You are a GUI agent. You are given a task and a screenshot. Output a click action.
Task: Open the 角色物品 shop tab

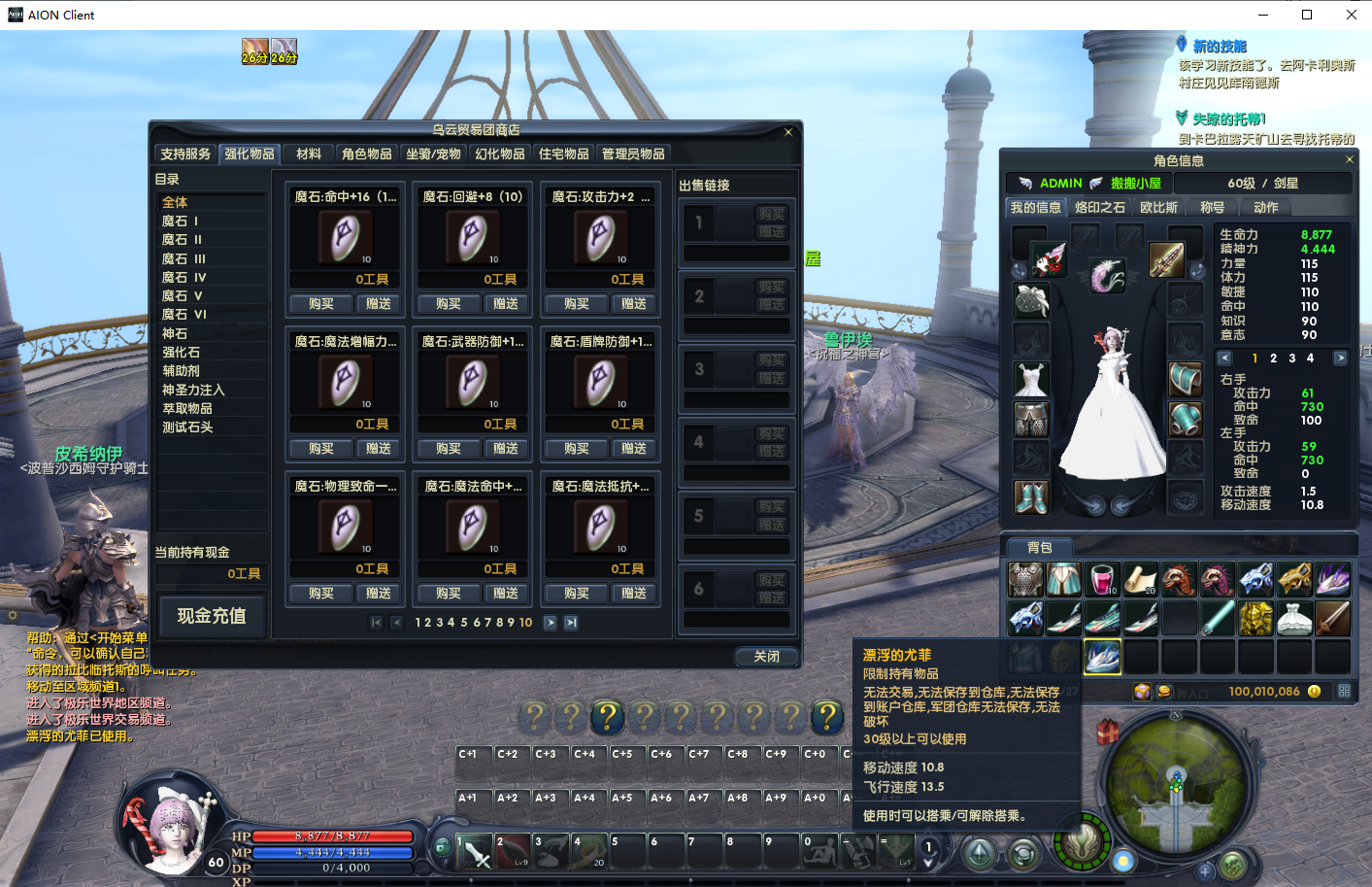[366, 154]
